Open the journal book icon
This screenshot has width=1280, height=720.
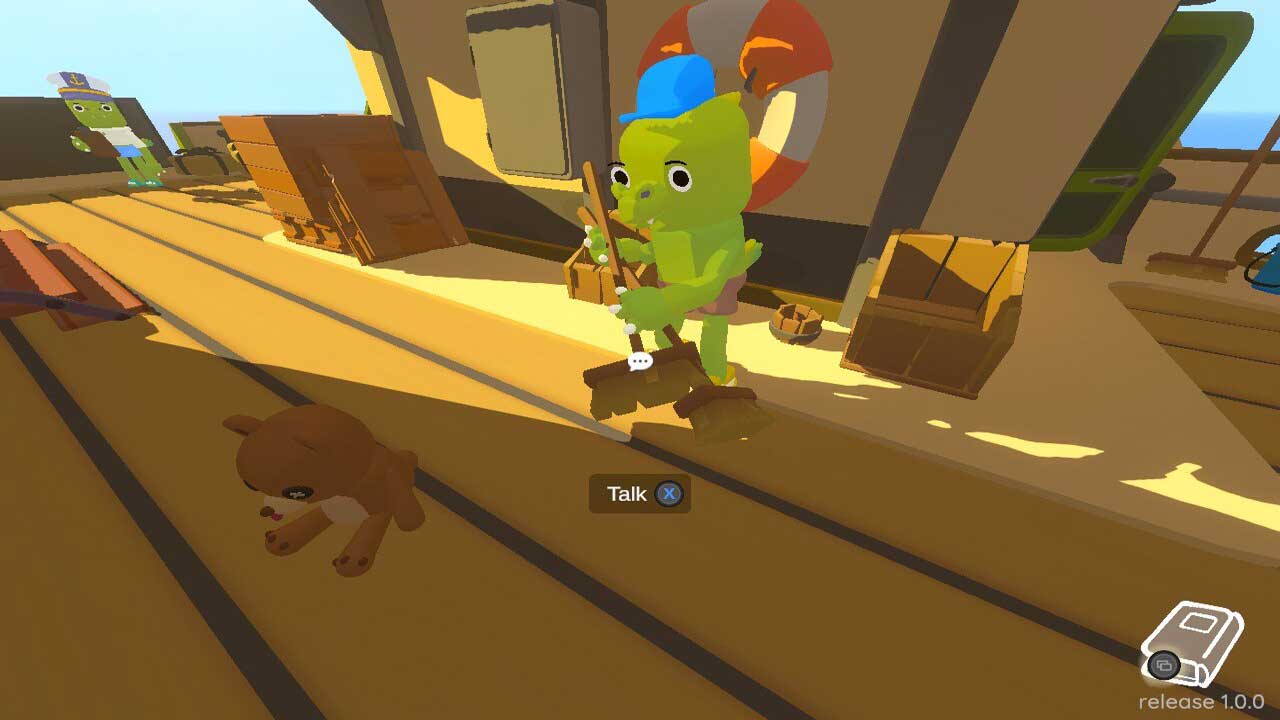click(x=1194, y=641)
